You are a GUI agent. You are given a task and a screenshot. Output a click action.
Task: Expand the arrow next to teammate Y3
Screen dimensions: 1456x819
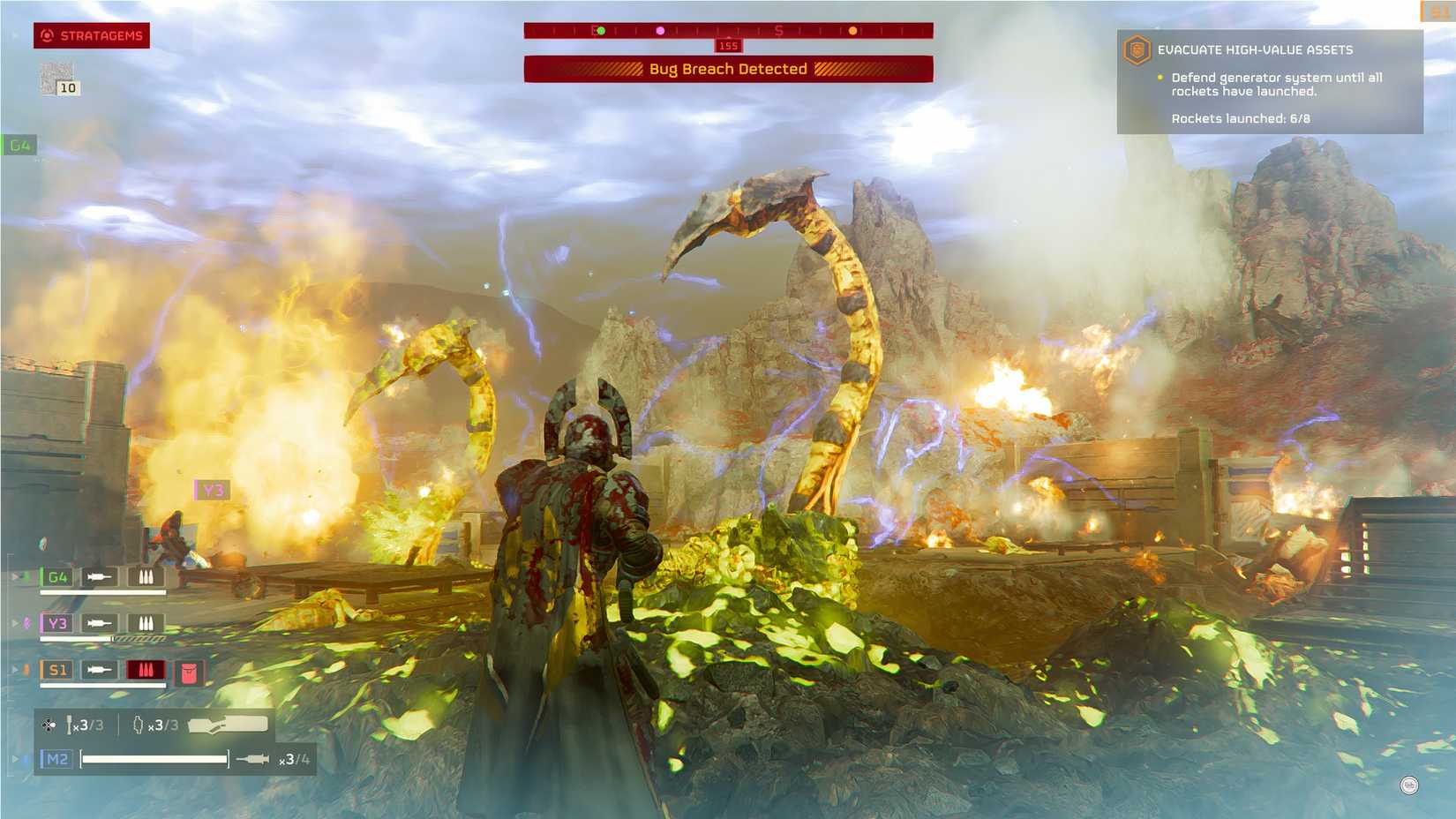point(17,623)
